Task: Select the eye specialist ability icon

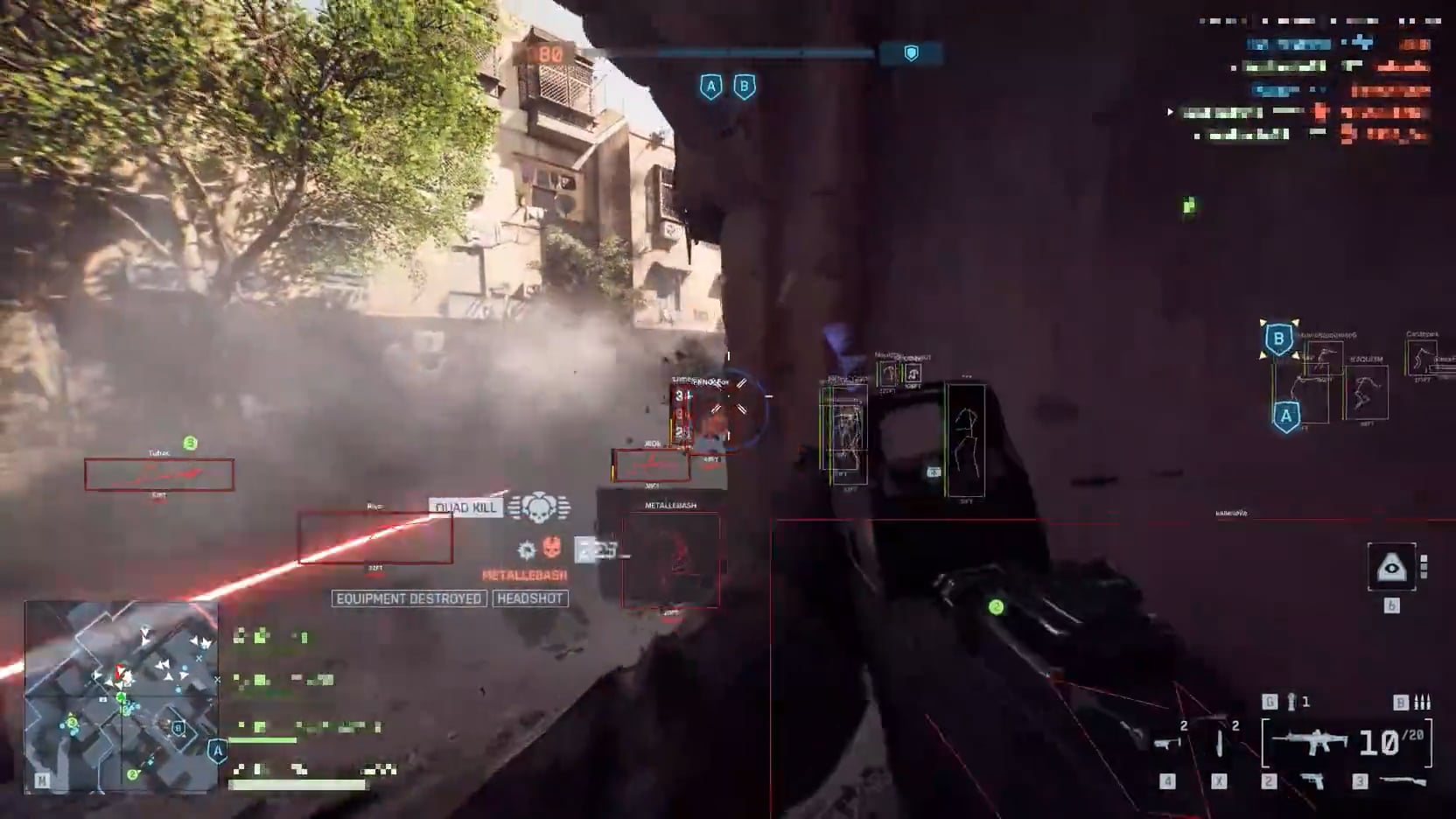Action: (1391, 568)
